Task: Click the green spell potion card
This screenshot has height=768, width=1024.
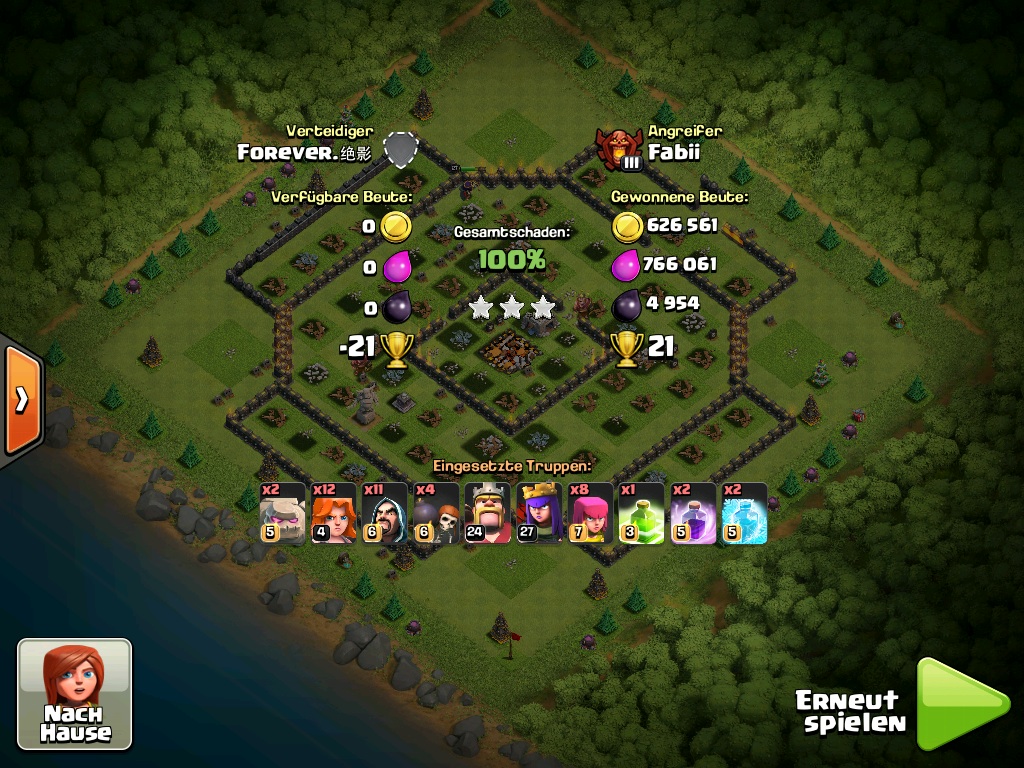Action: coord(641,513)
